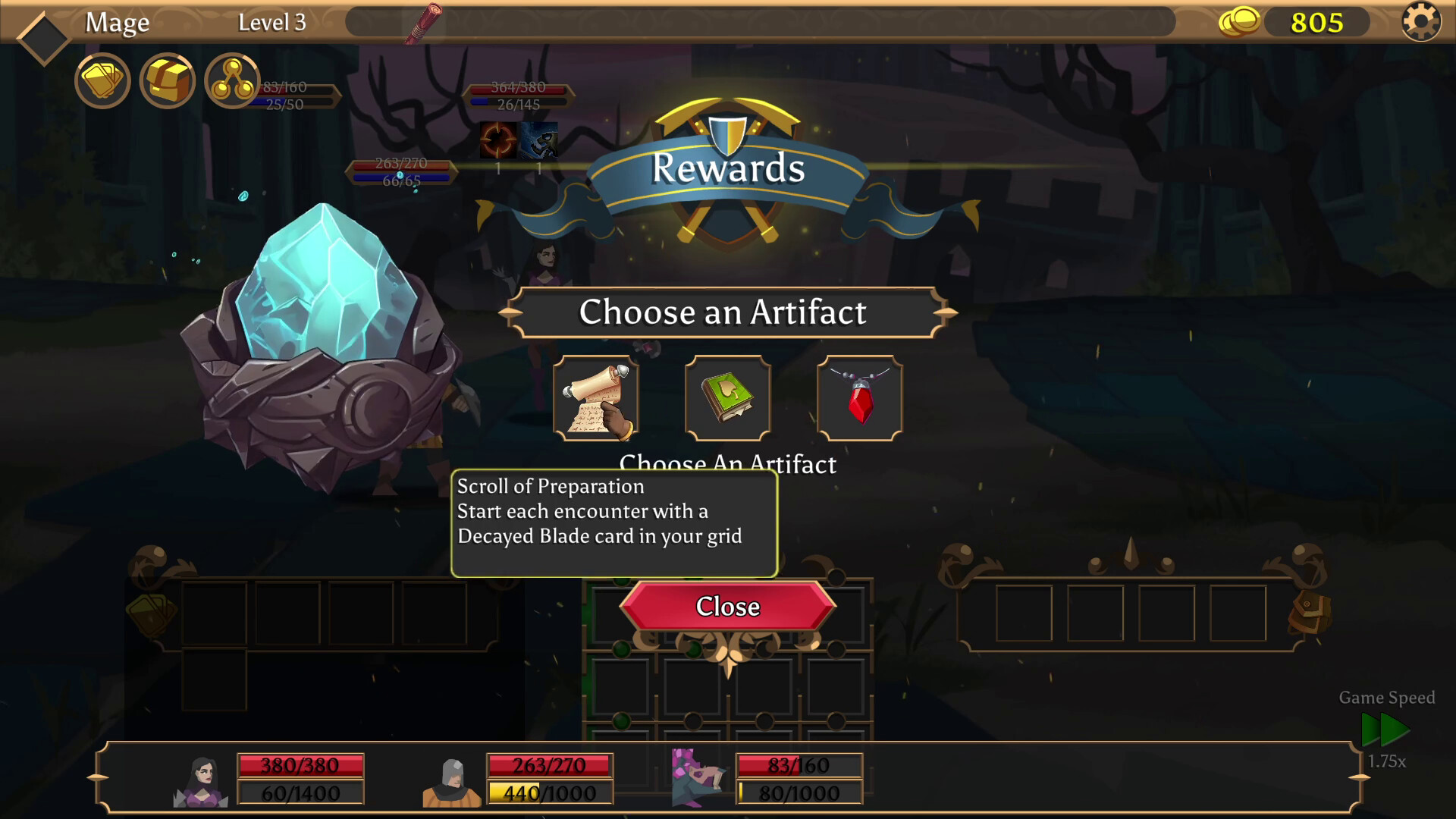
Task: Open the Choose an Artifact header banner
Action: click(726, 312)
